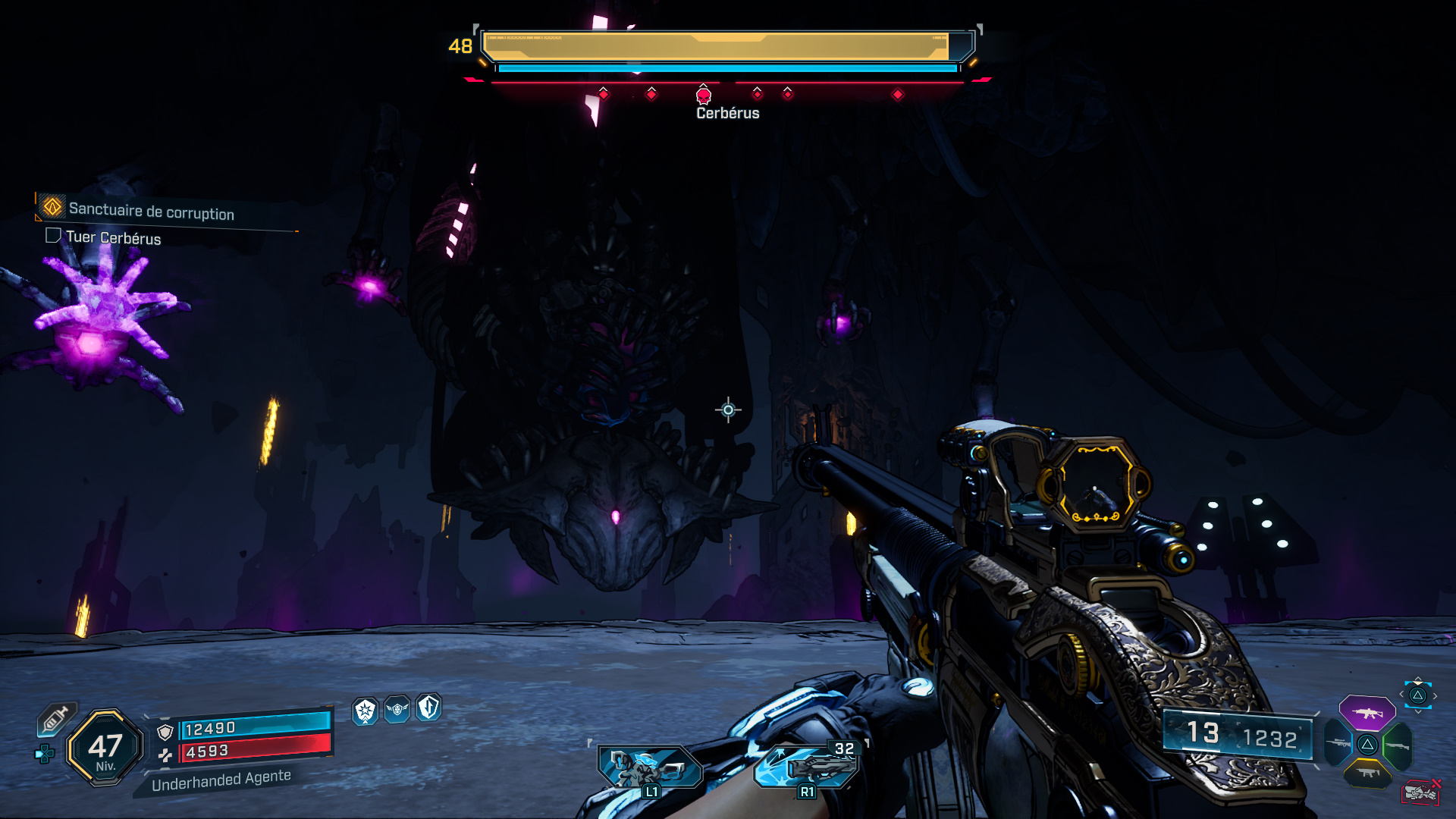Activate the L1 action skill icon
The height and width of the screenshot is (819, 1456).
[x=649, y=767]
